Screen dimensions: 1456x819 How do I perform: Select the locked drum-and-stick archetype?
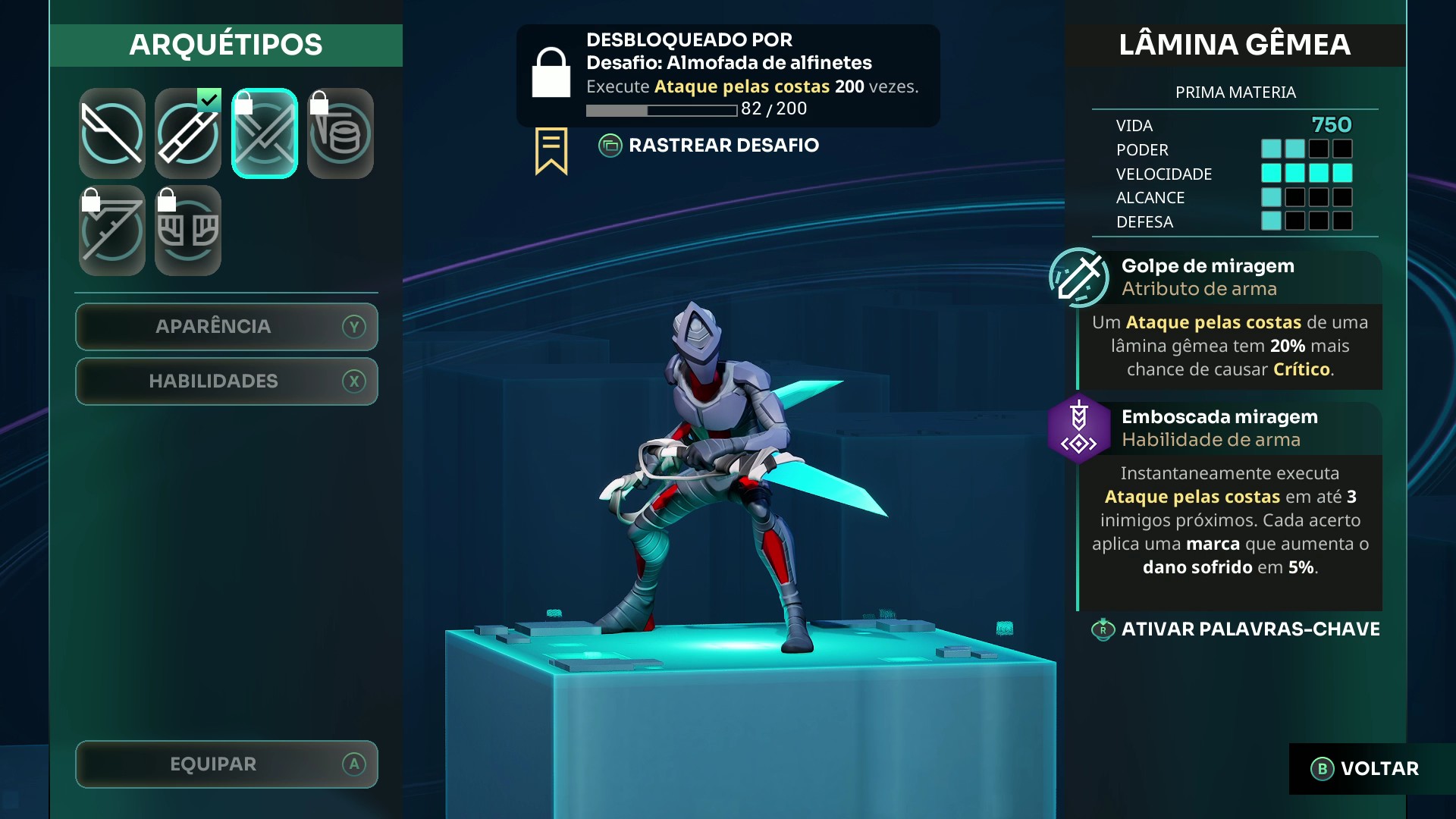point(340,134)
